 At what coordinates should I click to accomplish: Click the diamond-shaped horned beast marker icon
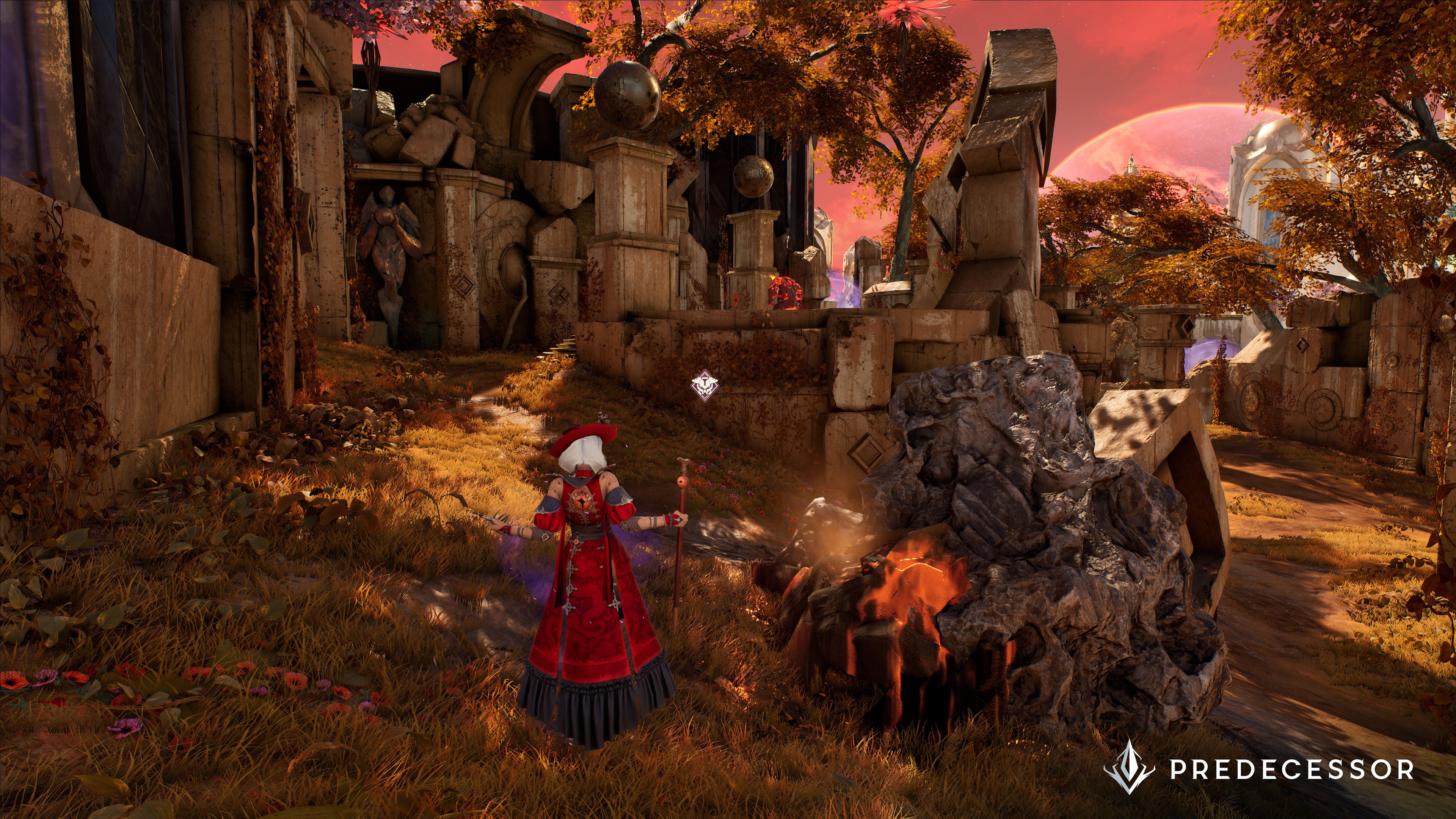click(x=705, y=386)
